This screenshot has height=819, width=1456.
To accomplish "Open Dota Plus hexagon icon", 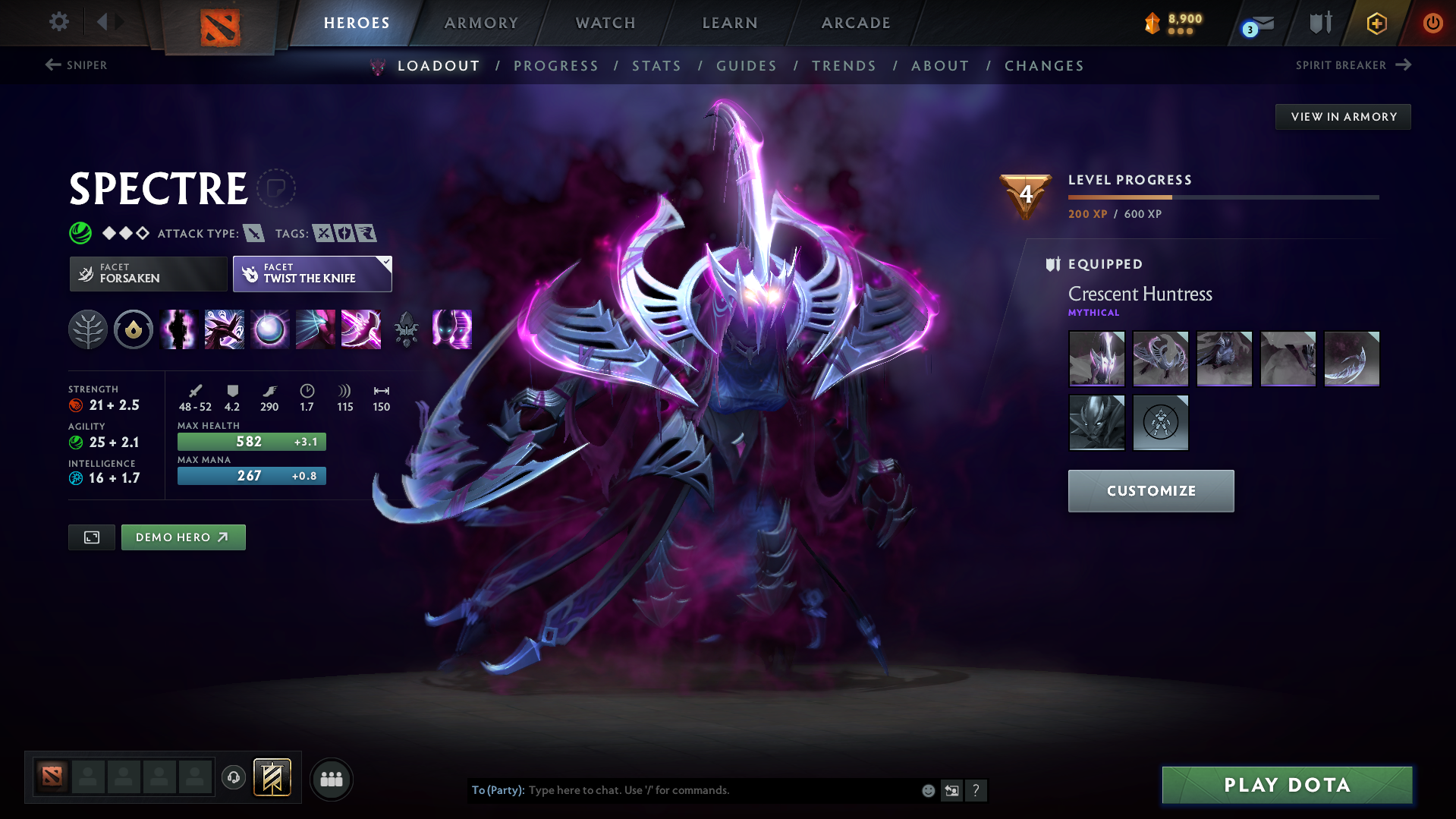I will 1376,24.
